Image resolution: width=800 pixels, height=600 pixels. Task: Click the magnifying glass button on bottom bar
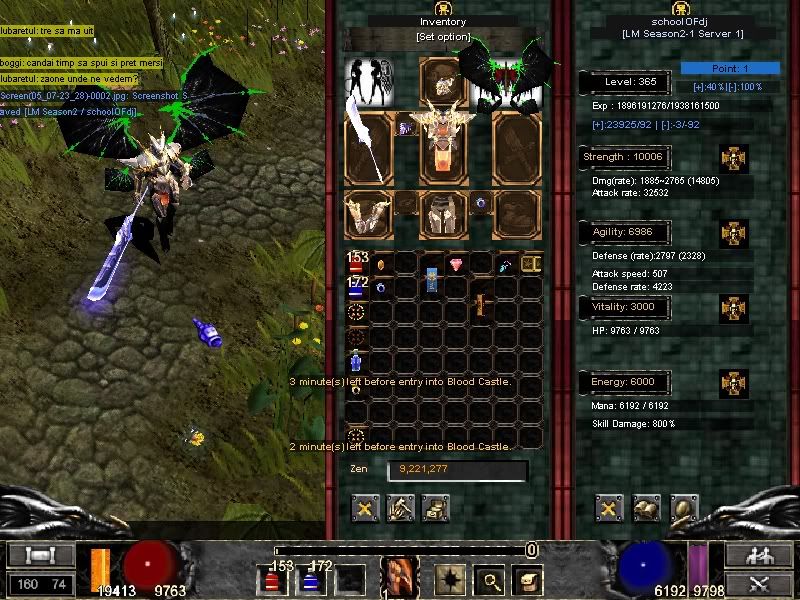(x=491, y=579)
